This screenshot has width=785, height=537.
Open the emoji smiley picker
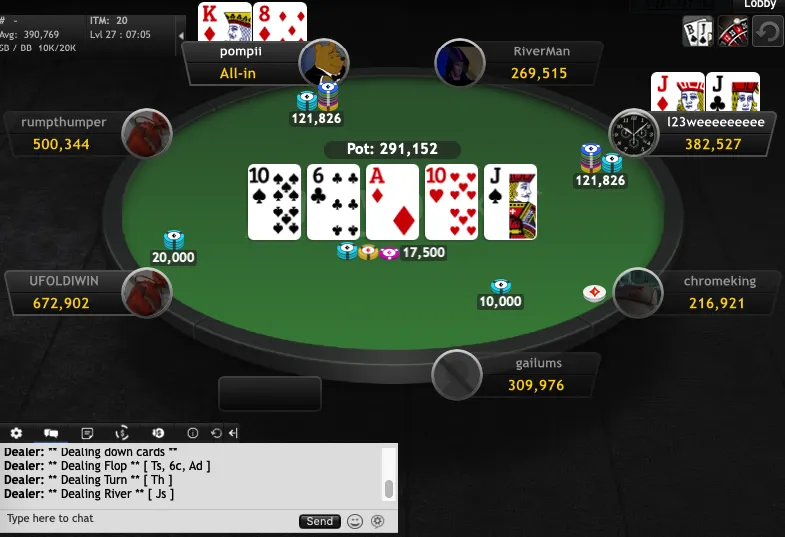click(355, 521)
